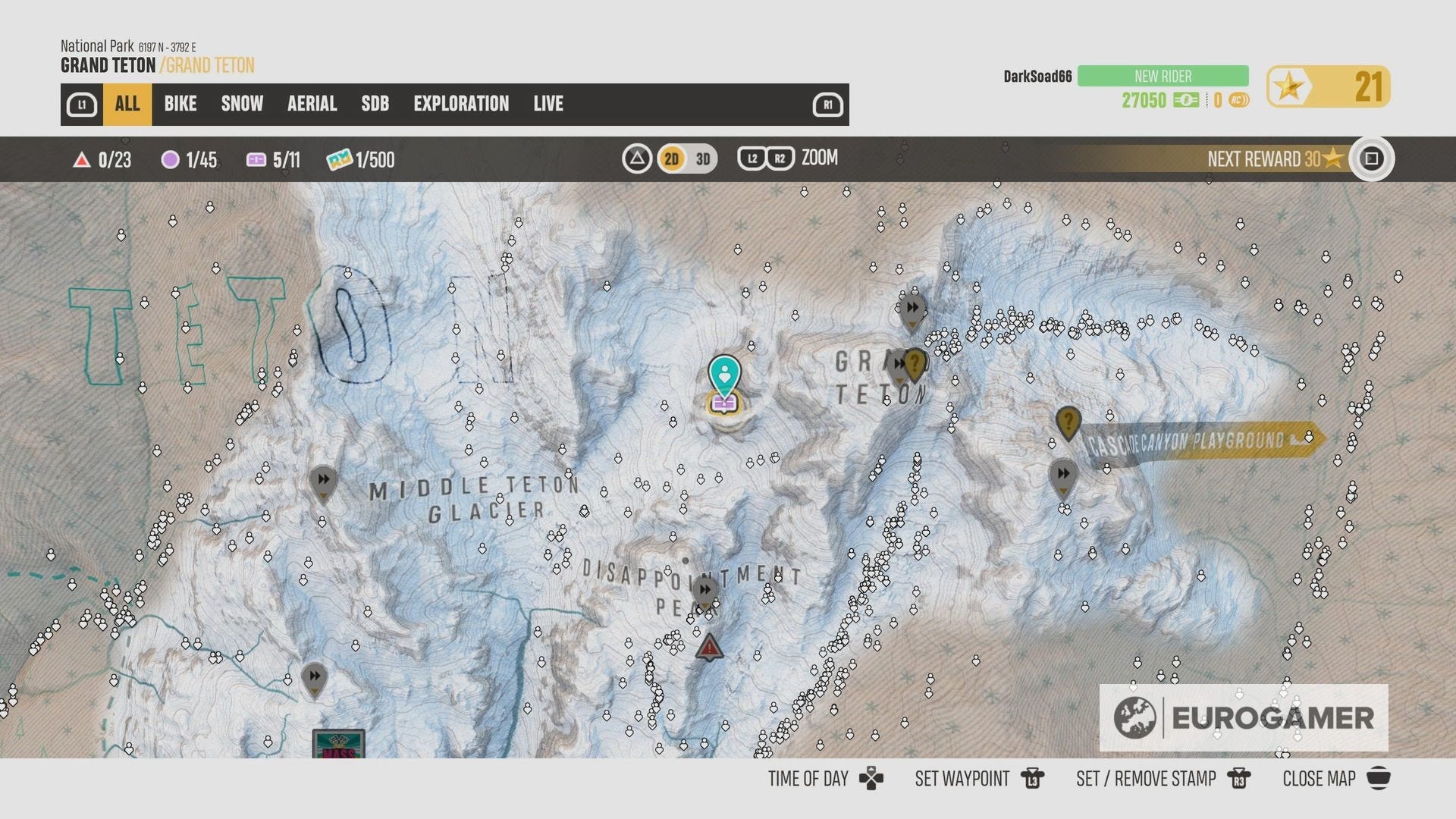
Task: Select the LIVE filter tab
Action: pyautogui.click(x=548, y=104)
